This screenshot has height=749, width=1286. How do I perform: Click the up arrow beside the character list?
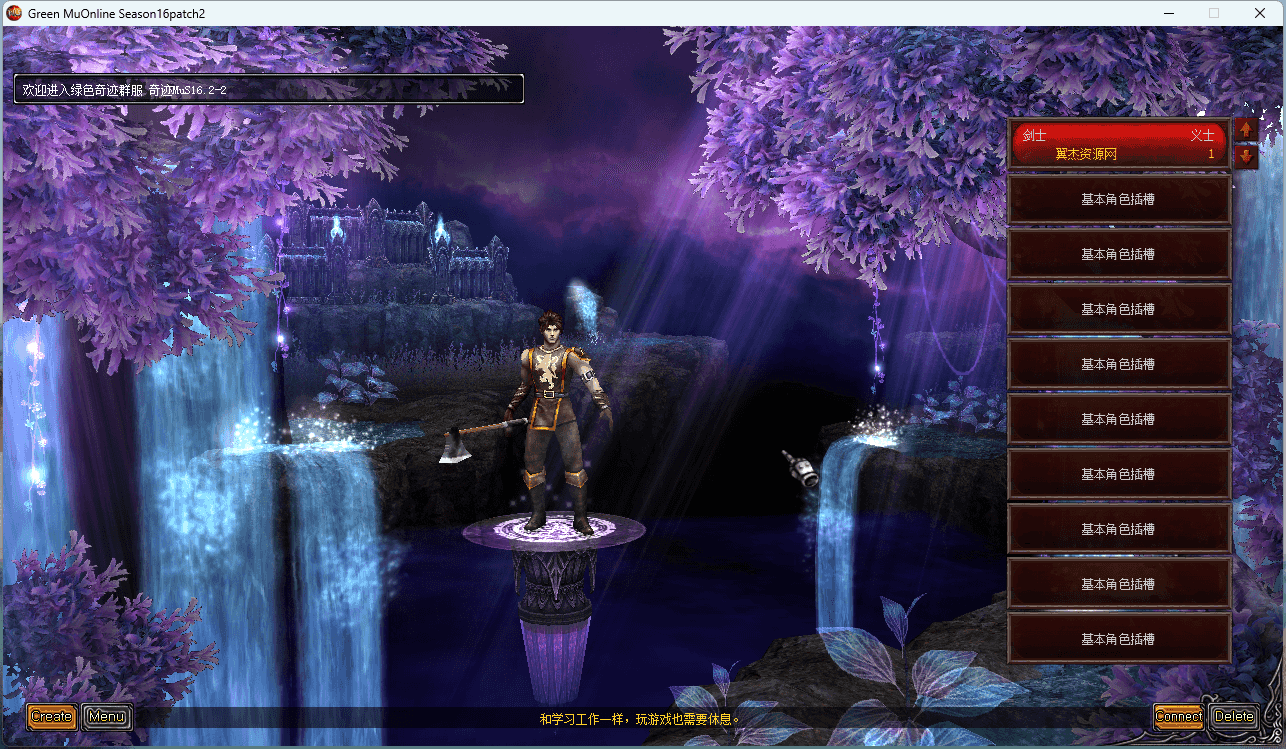1246,130
